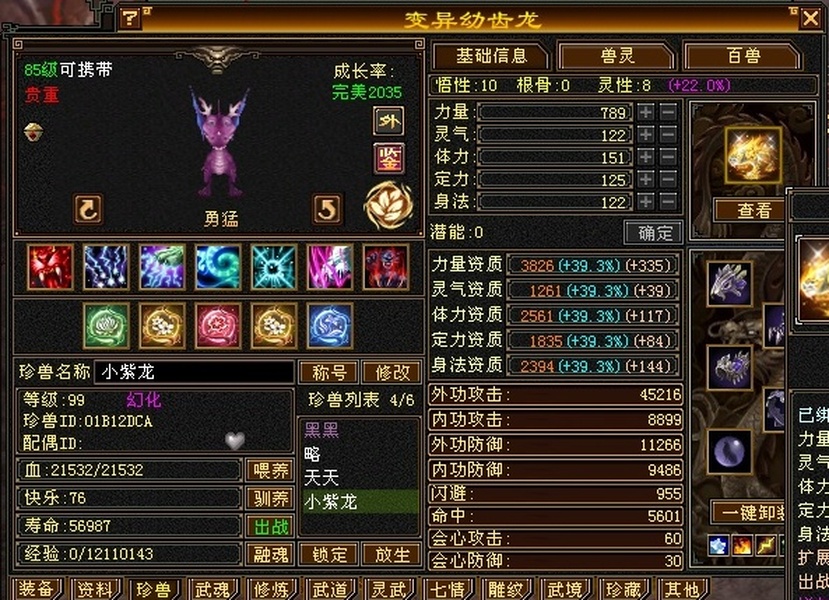Click the 驯养 tame button
The width and height of the screenshot is (829, 600).
270,498
